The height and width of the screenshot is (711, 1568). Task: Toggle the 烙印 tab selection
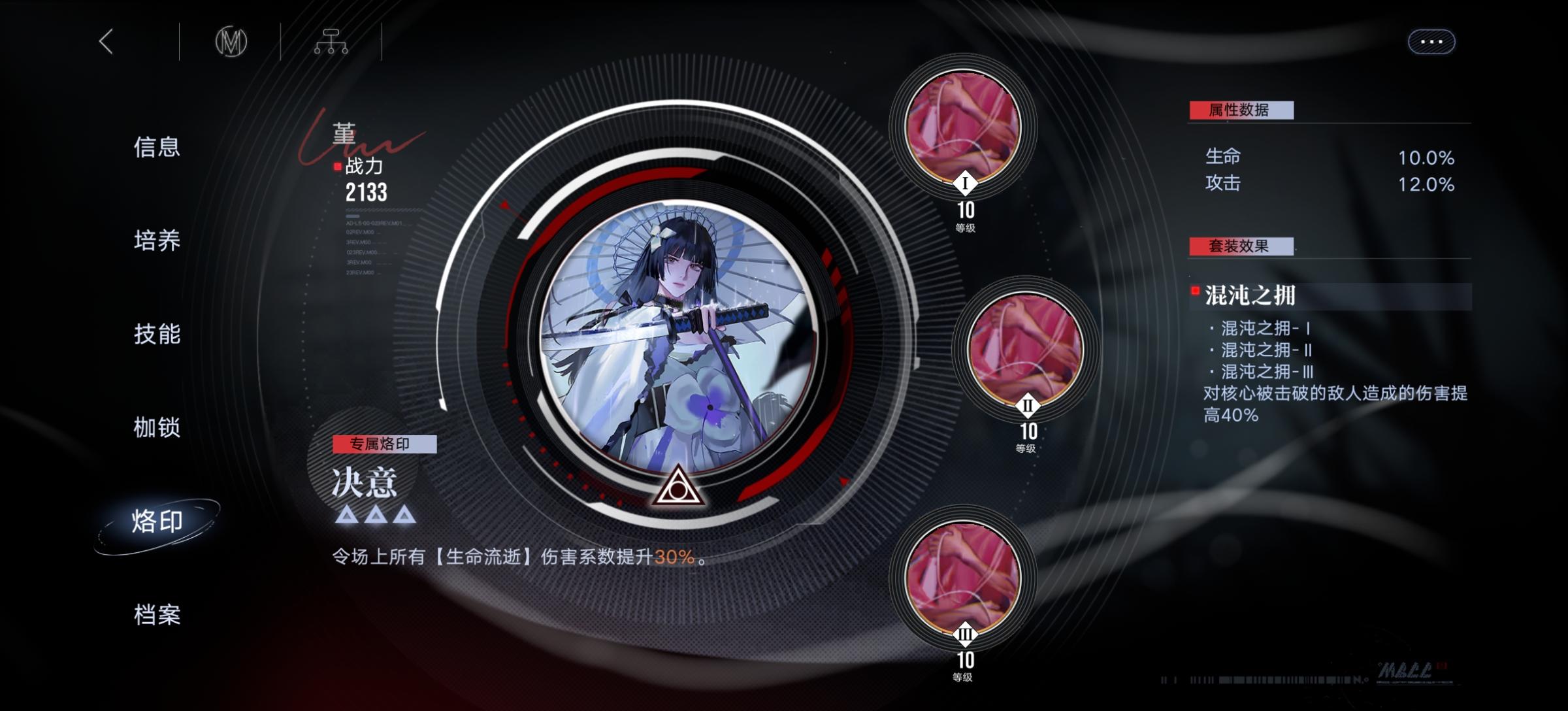coord(157,521)
